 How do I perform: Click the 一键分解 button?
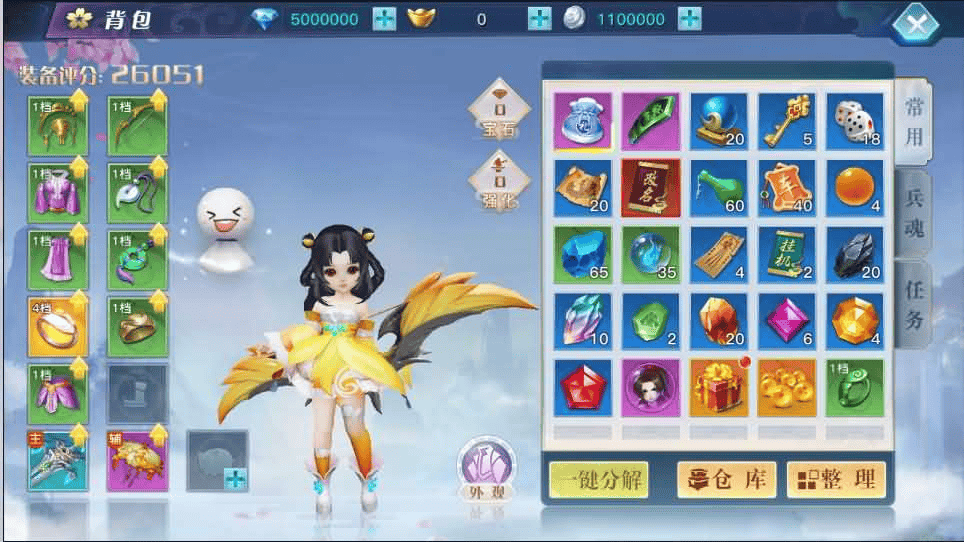tap(598, 479)
